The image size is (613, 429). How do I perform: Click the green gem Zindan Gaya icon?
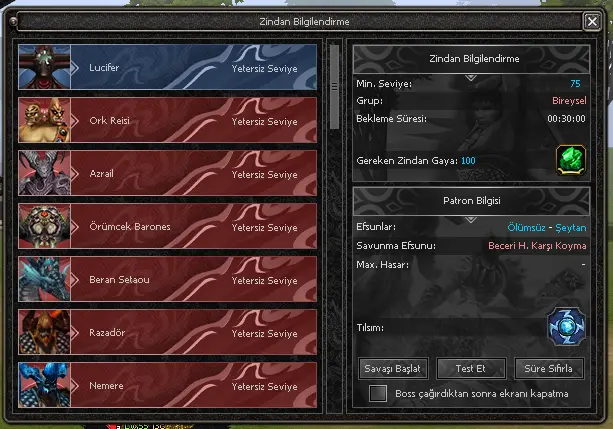point(570,159)
